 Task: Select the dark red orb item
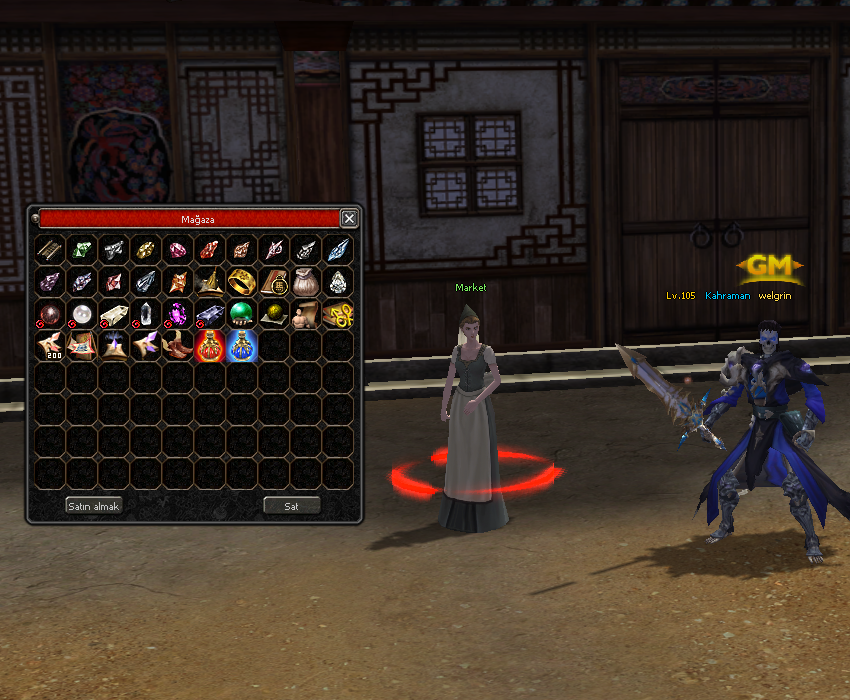click(50, 314)
